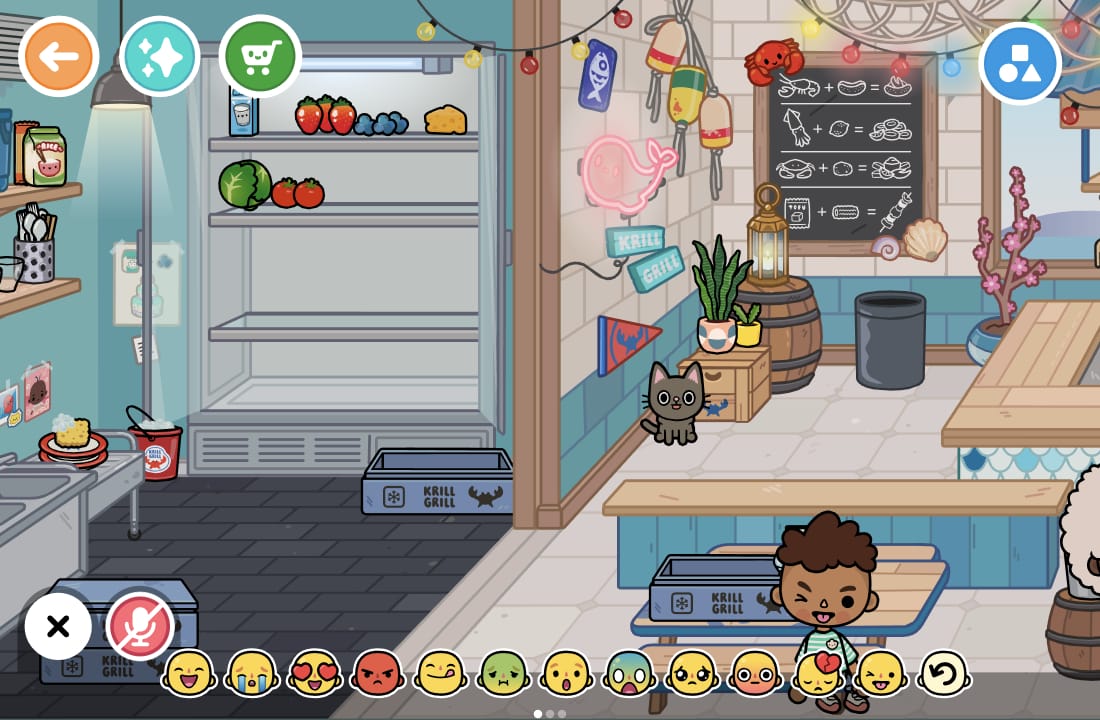This screenshot has height=720, width=1100.
Task: Choose the broken heart face emoji
Action: click(x=819, y=674)
